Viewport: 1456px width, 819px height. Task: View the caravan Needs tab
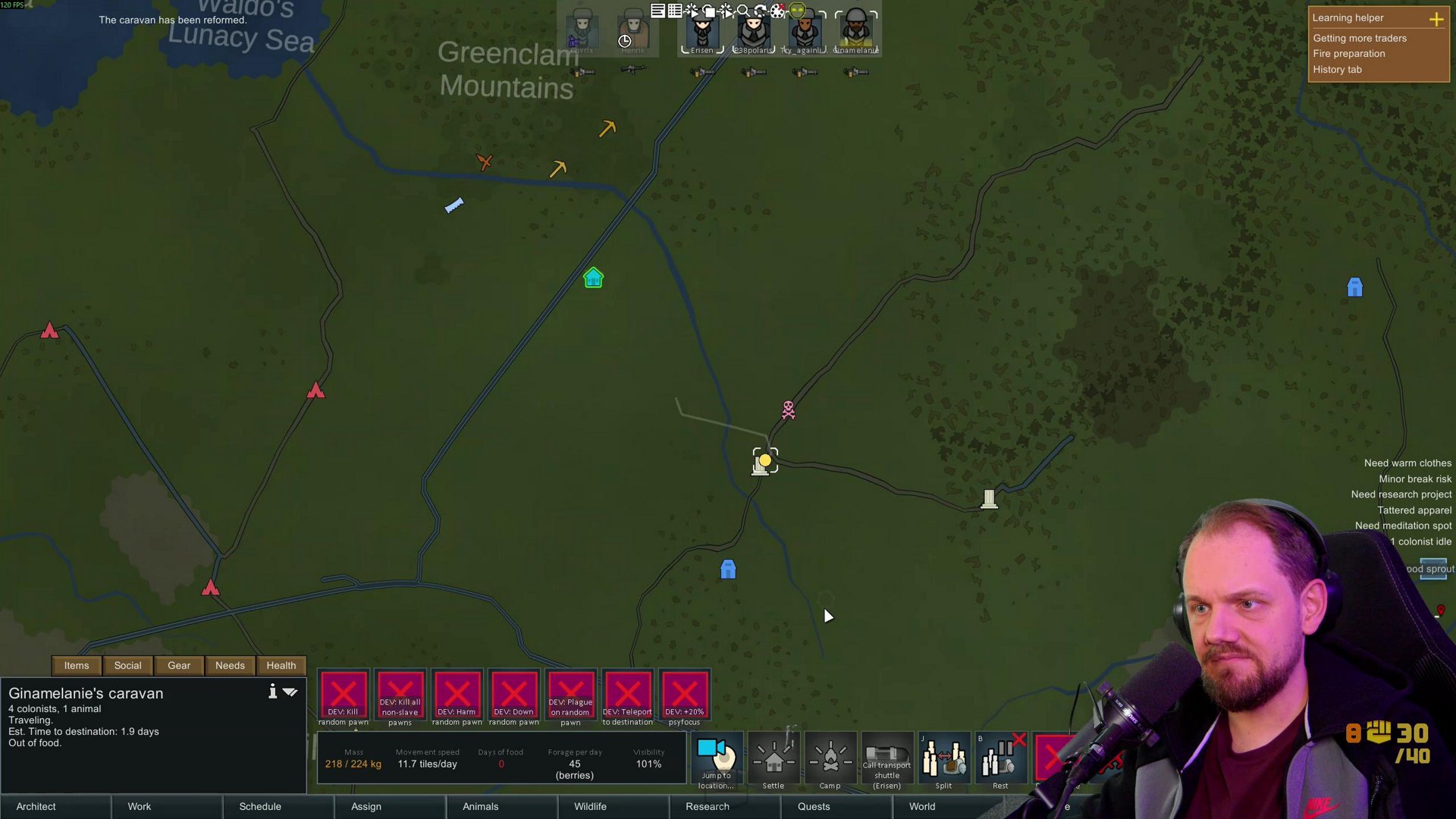tap(230, 665)
